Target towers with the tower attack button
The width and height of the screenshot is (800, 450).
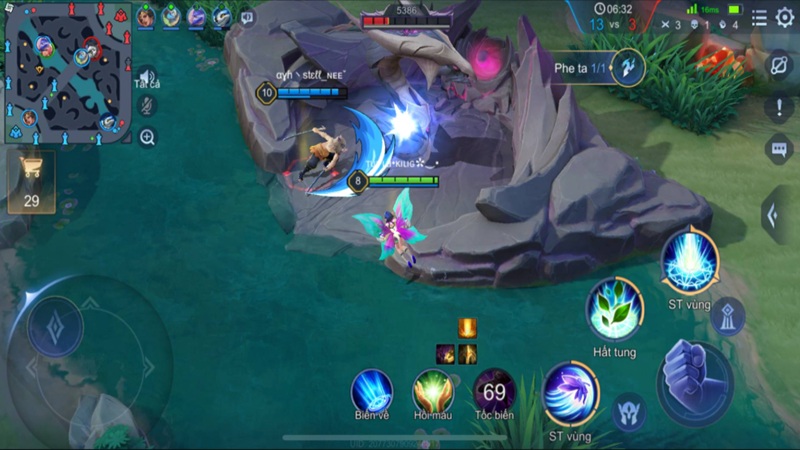[727, 315]
